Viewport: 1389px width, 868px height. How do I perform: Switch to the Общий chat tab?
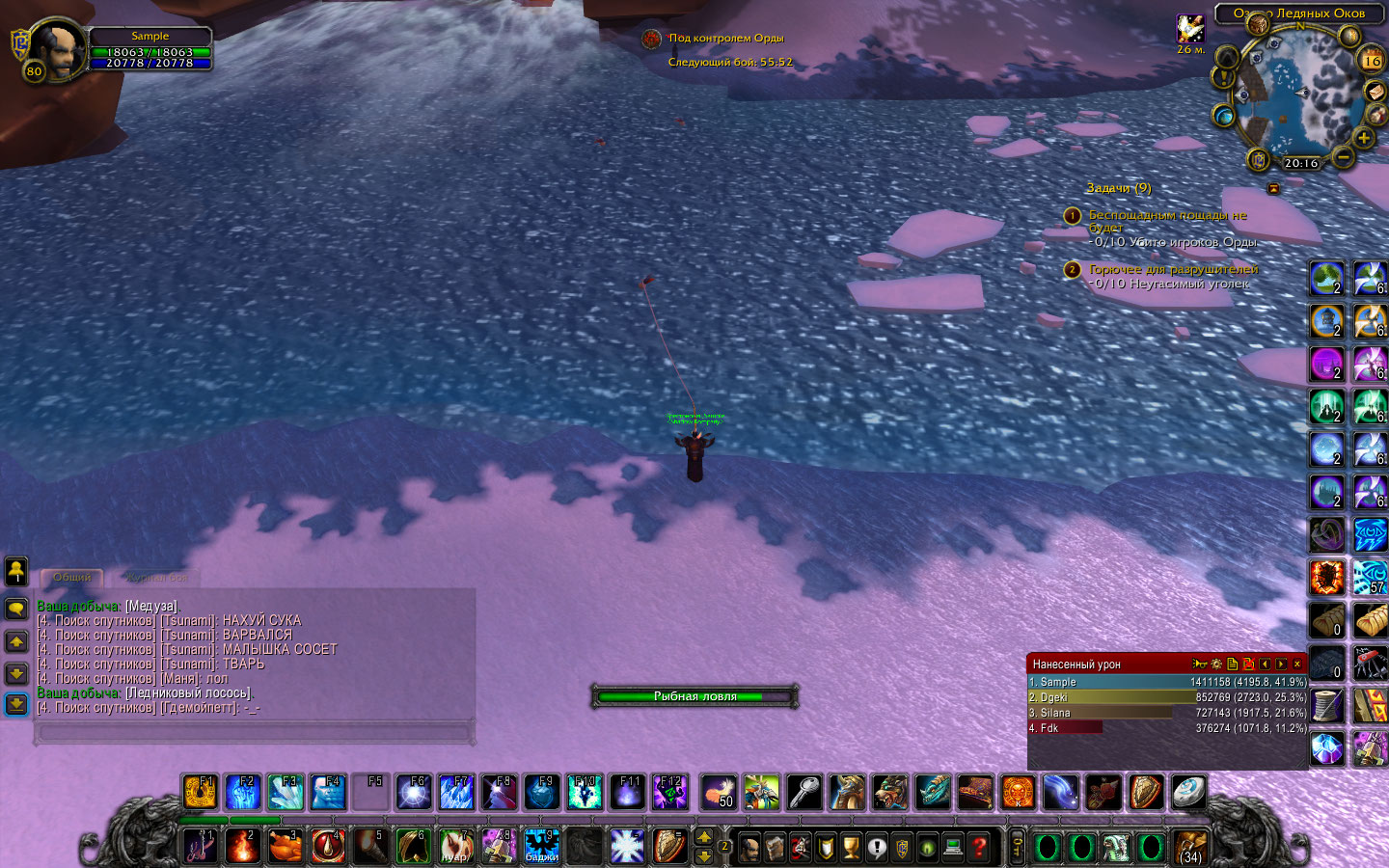72,577
